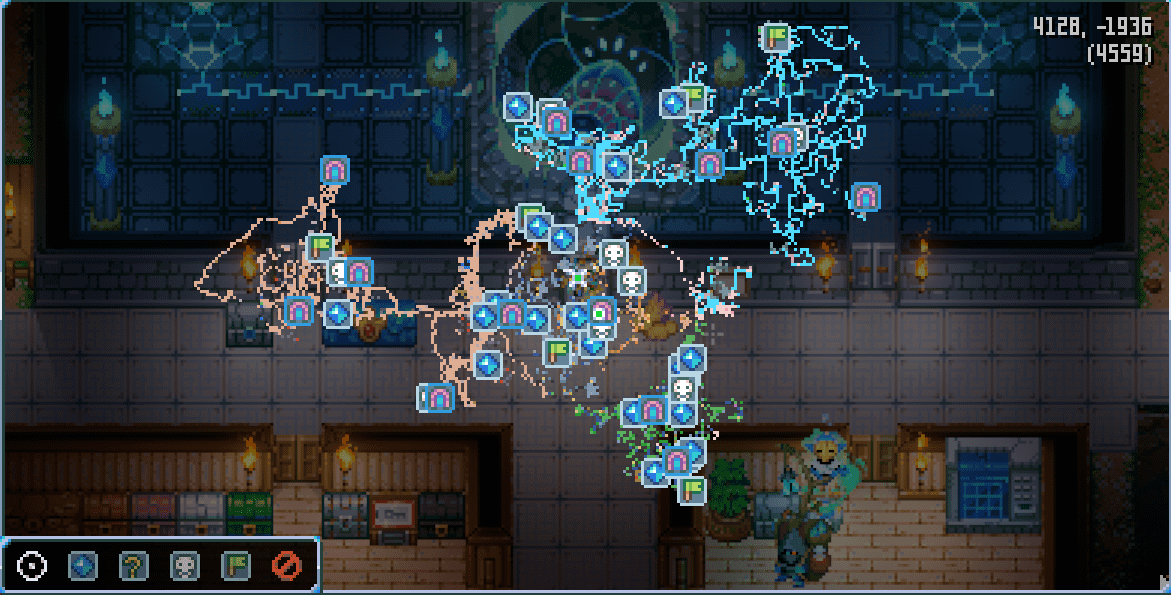The image size is (1171, 595).
Task: Activate the red remove-marker tool
Action: [x=287, y=567]
